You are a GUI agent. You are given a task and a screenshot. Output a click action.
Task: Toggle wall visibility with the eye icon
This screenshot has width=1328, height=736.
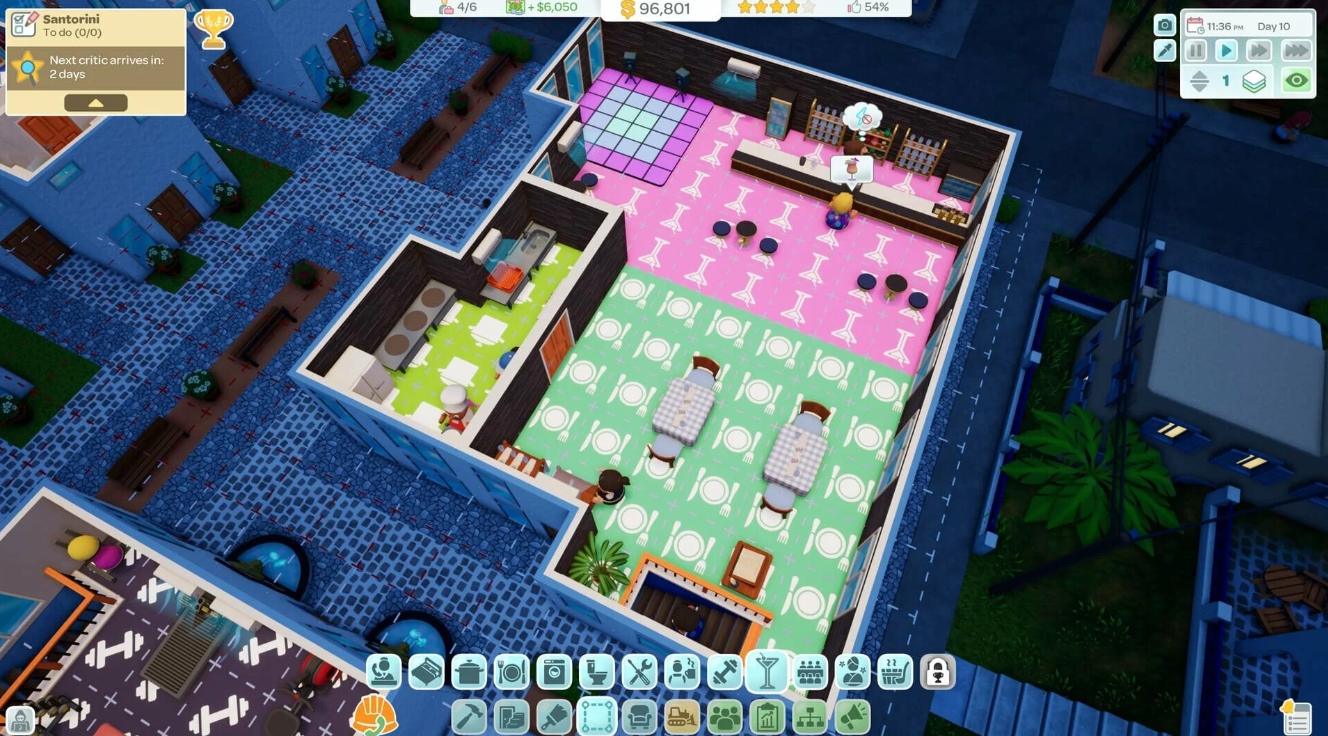click(1297, 80)
